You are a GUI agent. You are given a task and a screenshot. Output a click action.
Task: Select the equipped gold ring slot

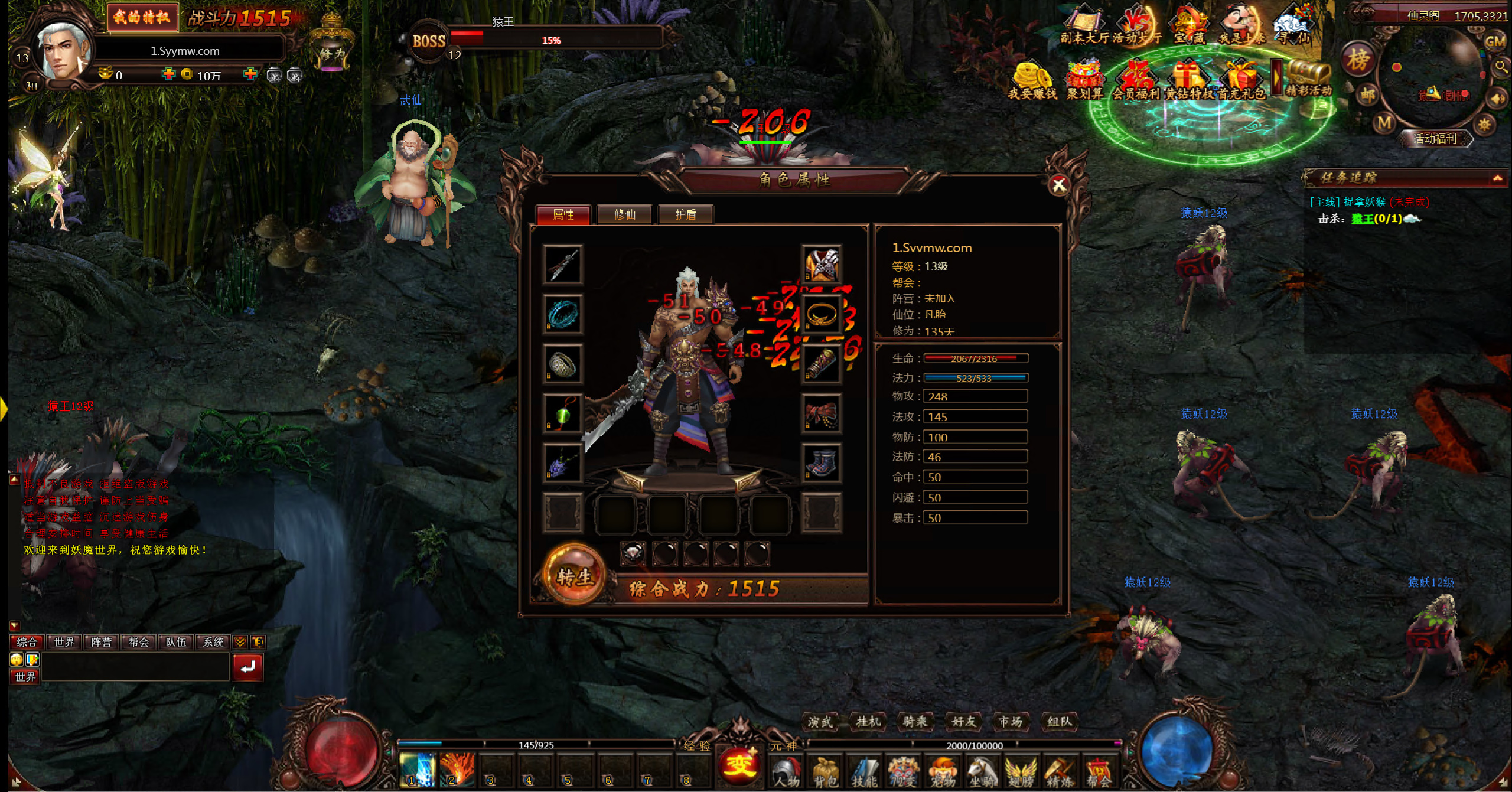pos(821,314)
